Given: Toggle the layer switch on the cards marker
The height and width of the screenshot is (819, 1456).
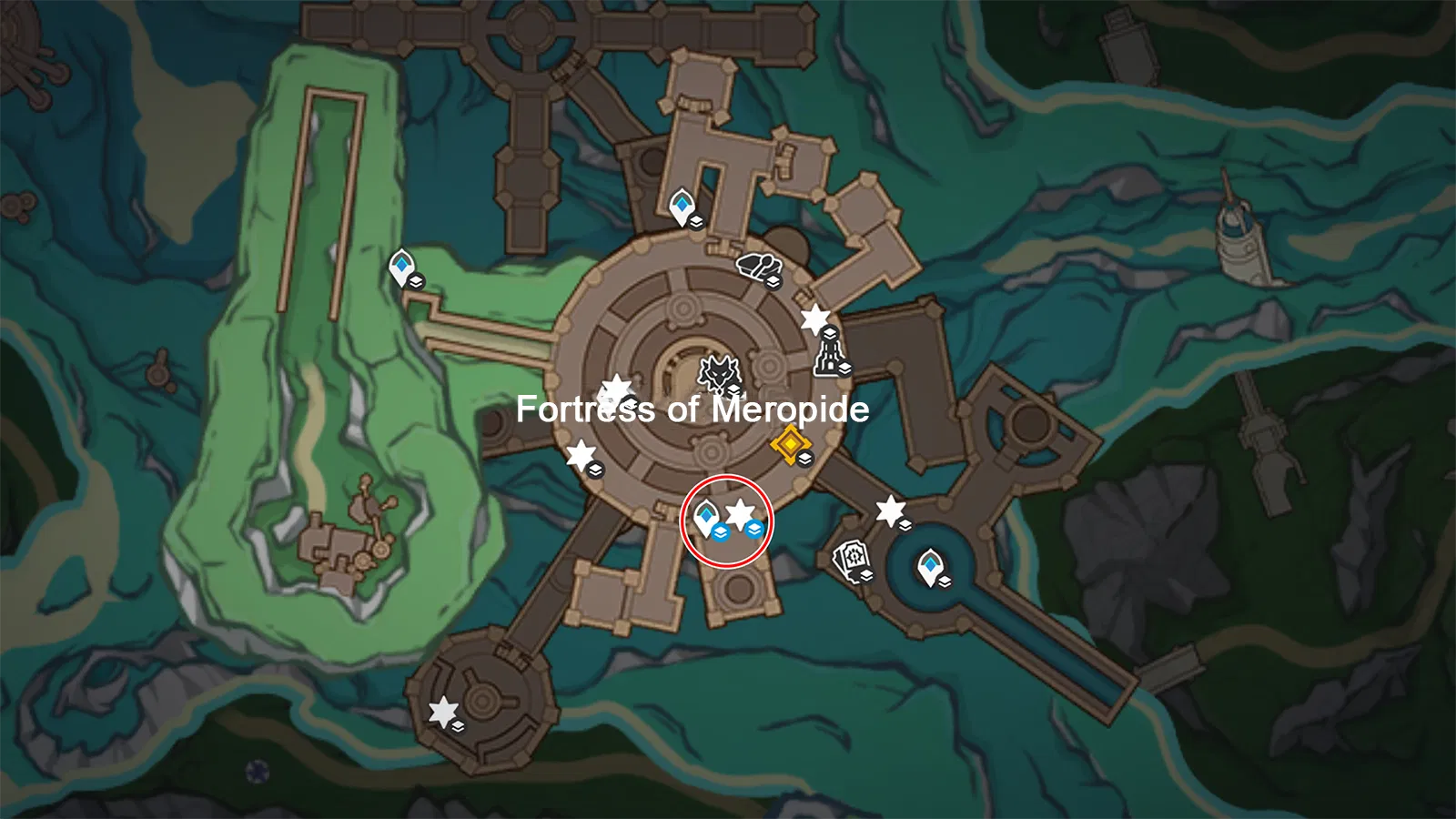Looking at the screenshot, I should click(866, 575).
